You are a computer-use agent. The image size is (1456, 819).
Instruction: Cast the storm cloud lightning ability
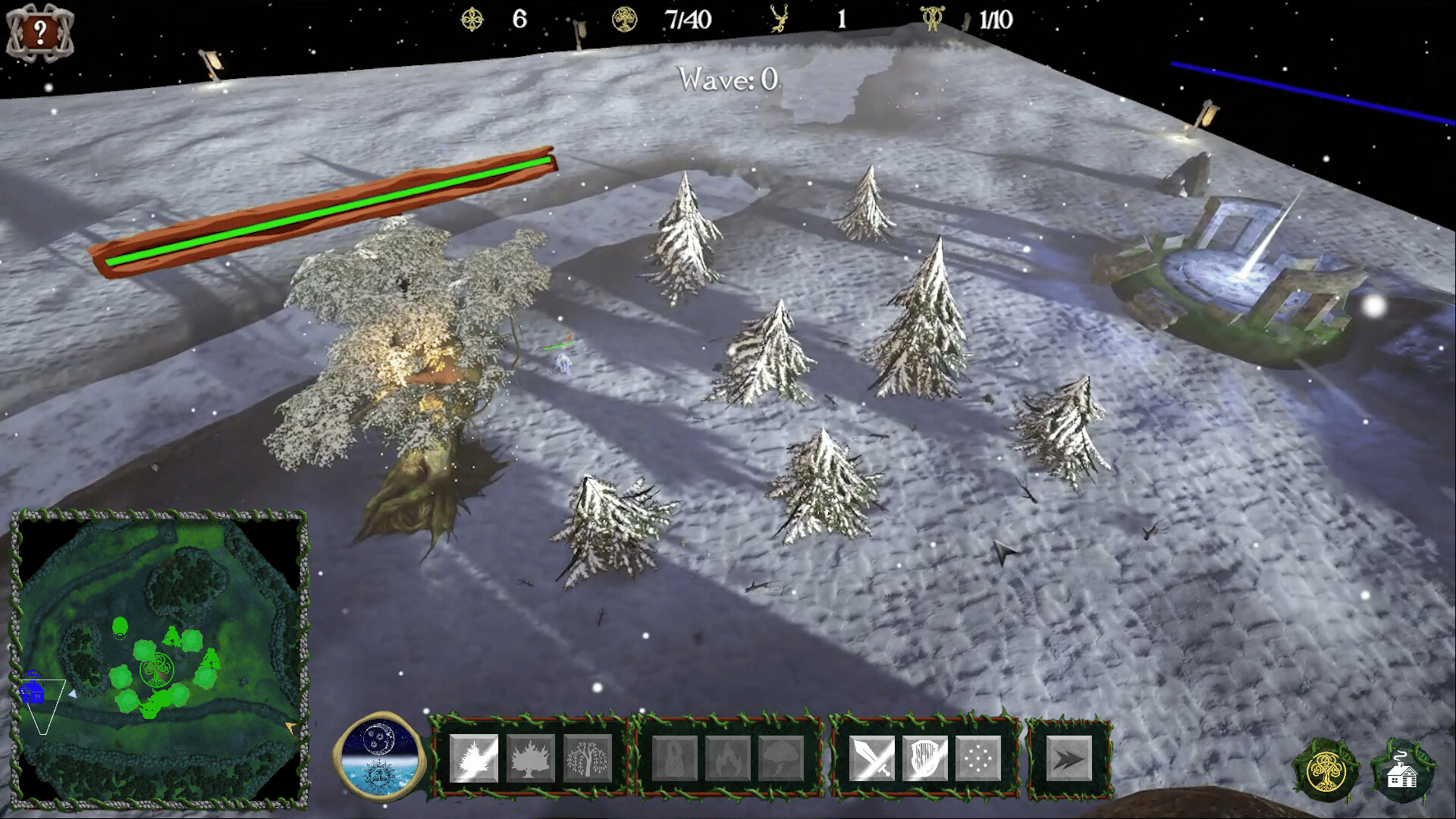point(781,758)
